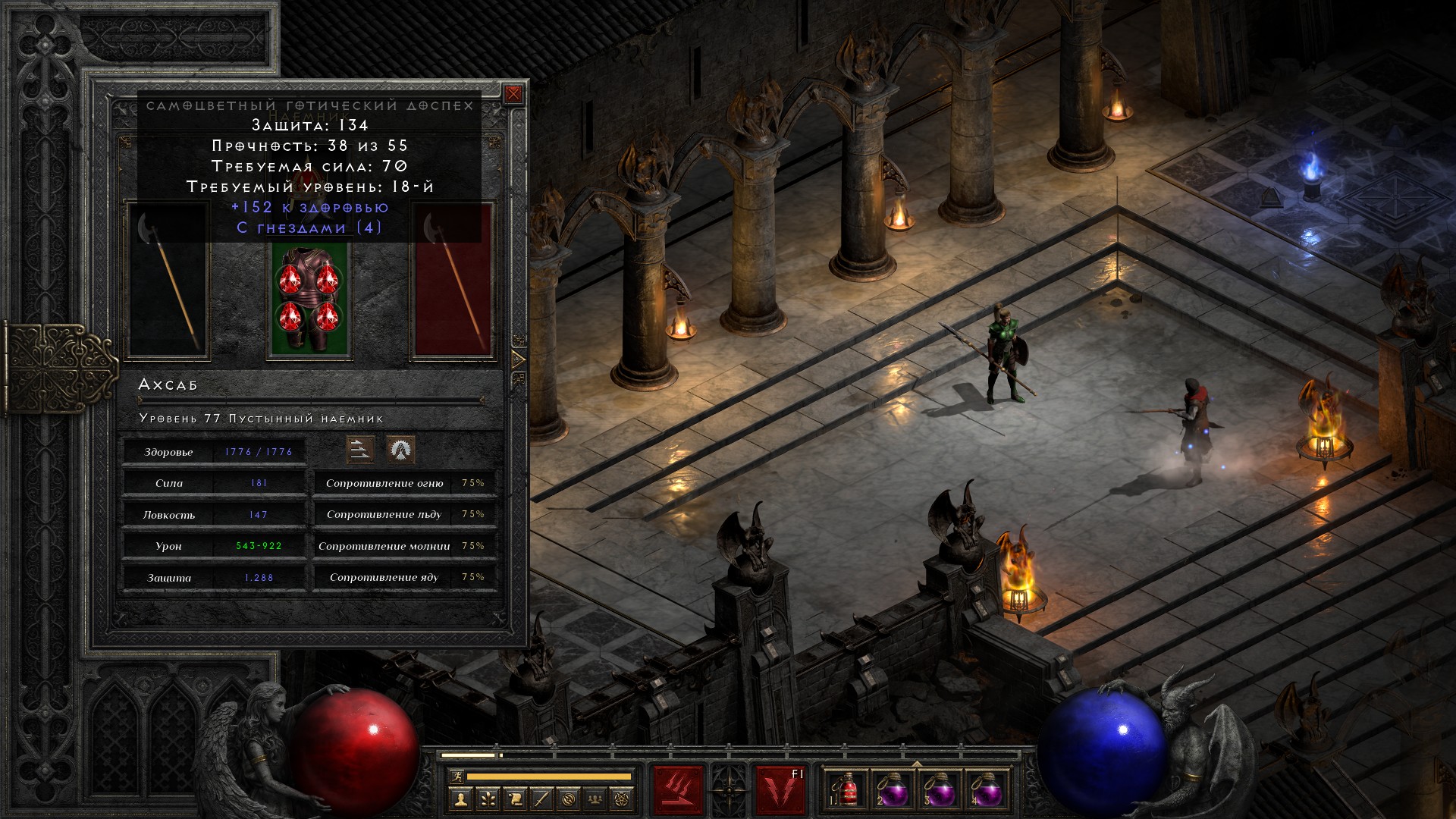Screen dimensions: 1456x819
Task: Toggle the run/walk button
Action: [455, 777]
